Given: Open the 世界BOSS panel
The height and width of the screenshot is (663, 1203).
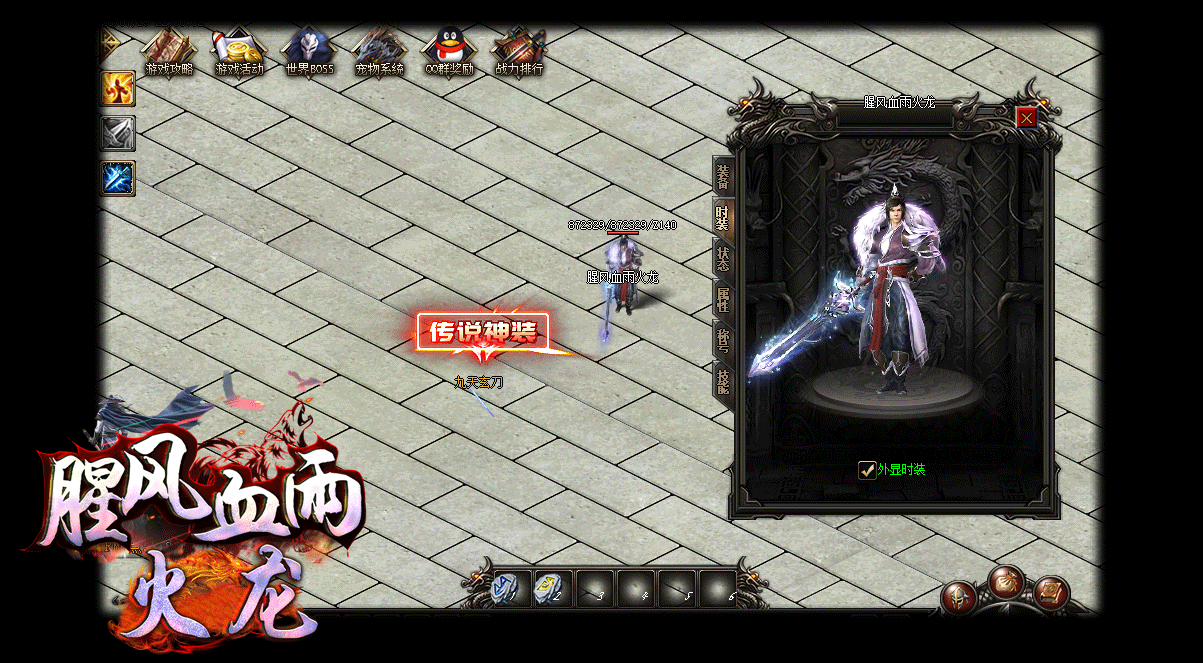Looking at the screenshot, I should (x=309, y=52).
